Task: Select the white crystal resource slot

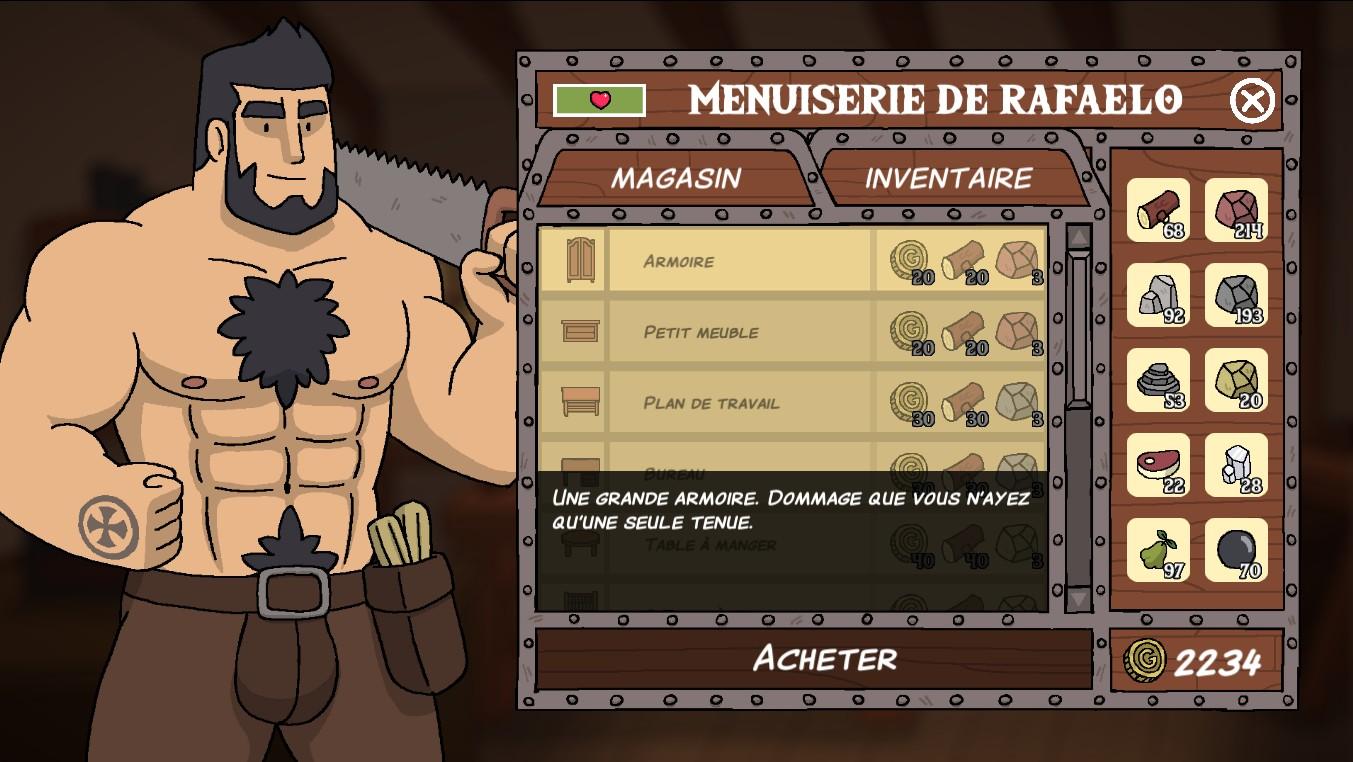Action: click(1236, 465)
